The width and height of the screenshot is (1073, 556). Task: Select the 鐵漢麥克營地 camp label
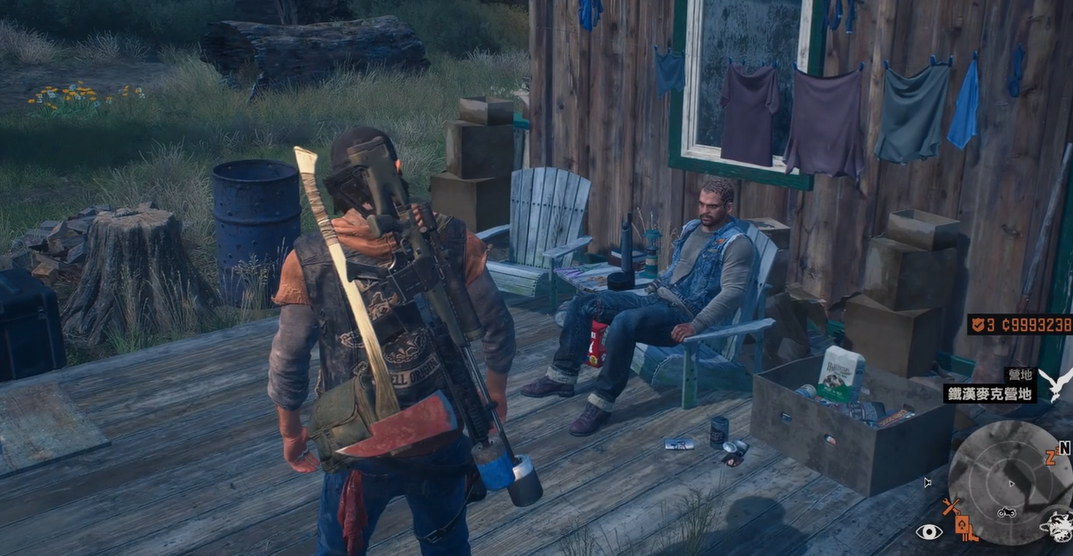pos(989,393)
